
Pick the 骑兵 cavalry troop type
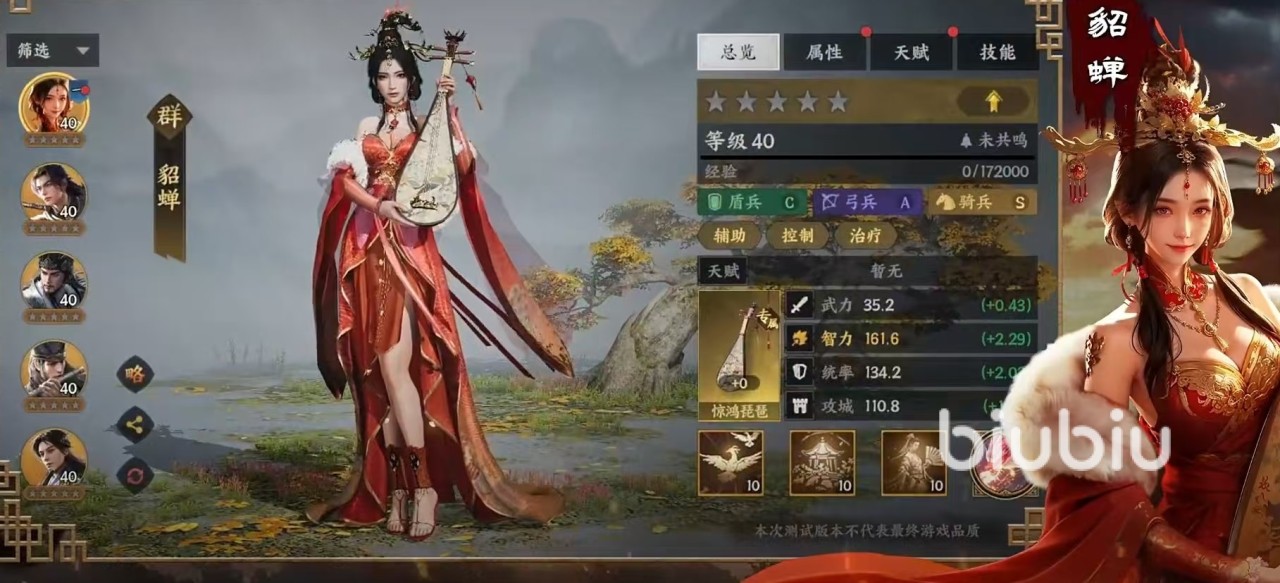pos(980,202)
